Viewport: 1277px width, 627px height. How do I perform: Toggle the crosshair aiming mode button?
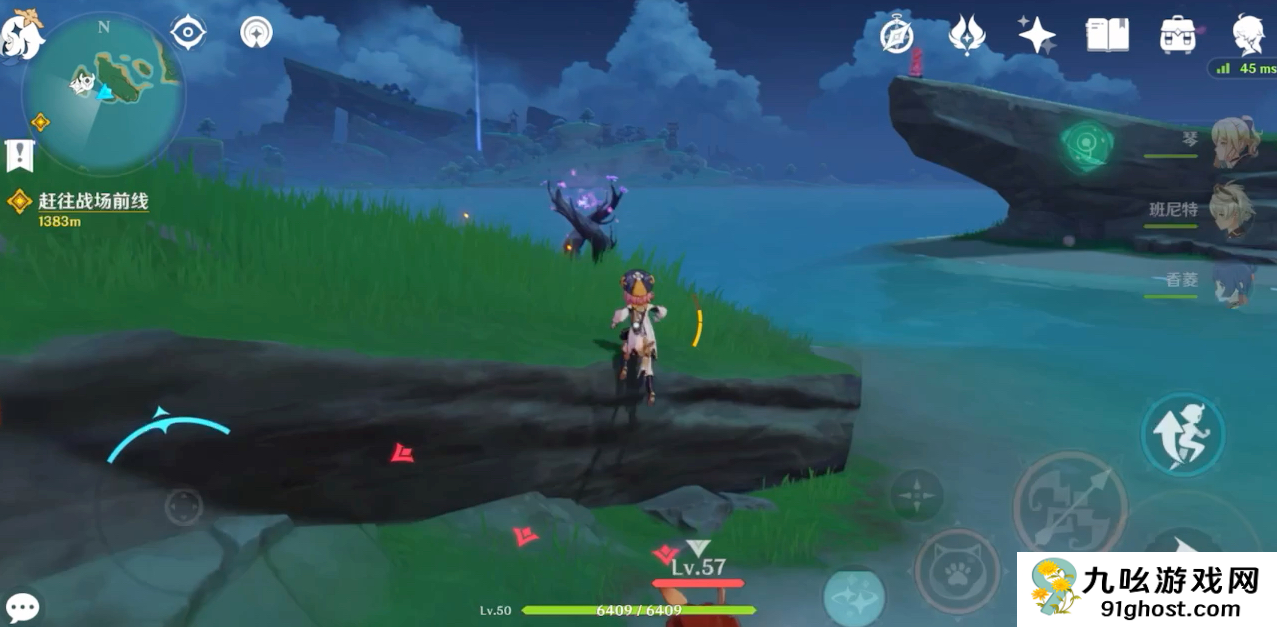click(x=916, y=494)
